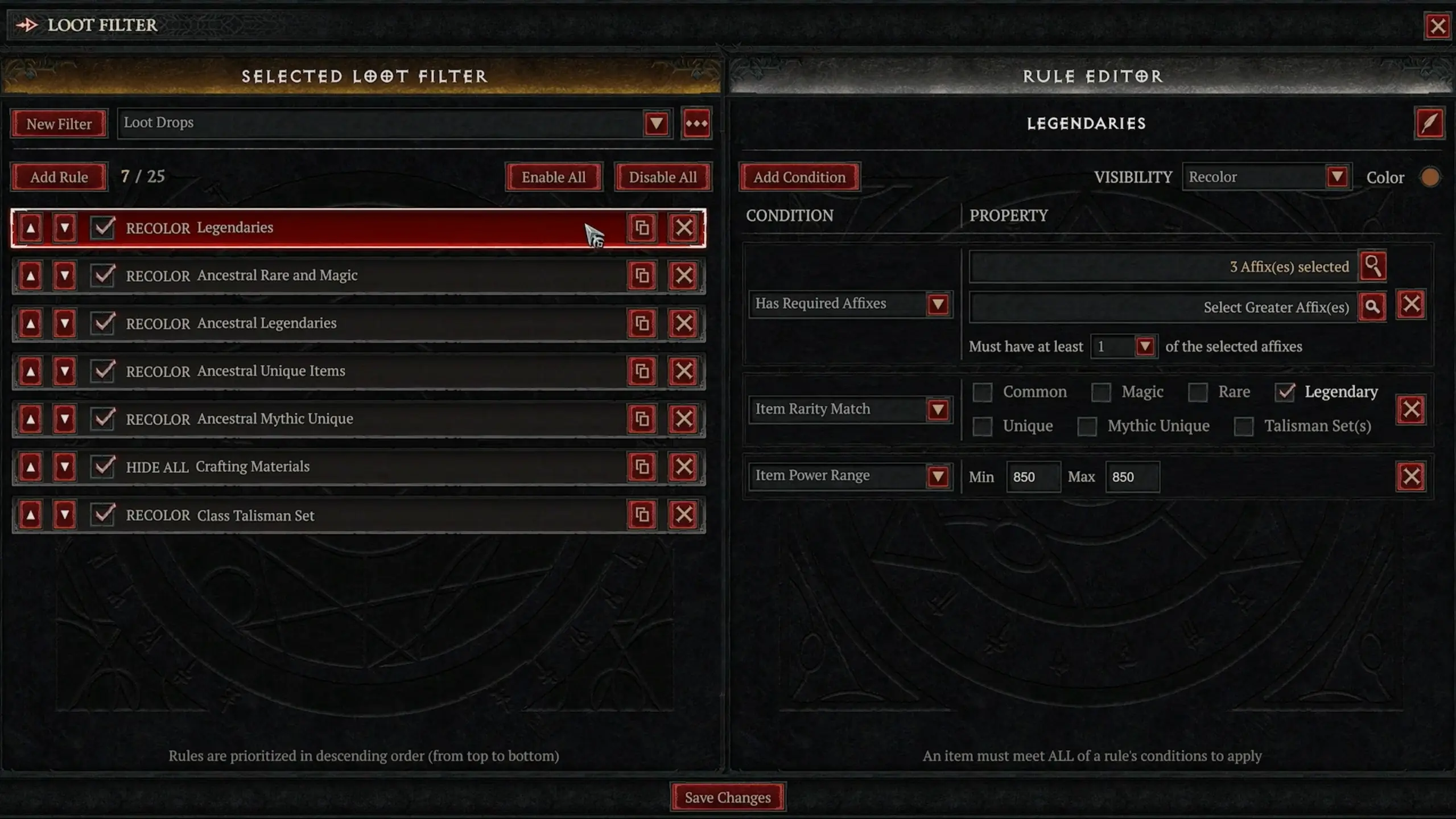Remove the Item Power Range condition
Screen dimensions: 1456x819
tap(1410, 477)
